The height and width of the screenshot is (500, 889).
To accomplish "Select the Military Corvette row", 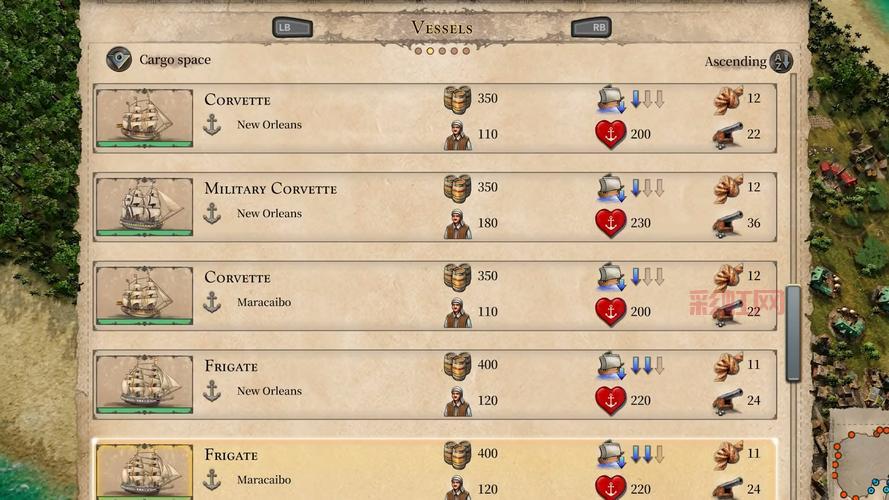I will [400, 206].
